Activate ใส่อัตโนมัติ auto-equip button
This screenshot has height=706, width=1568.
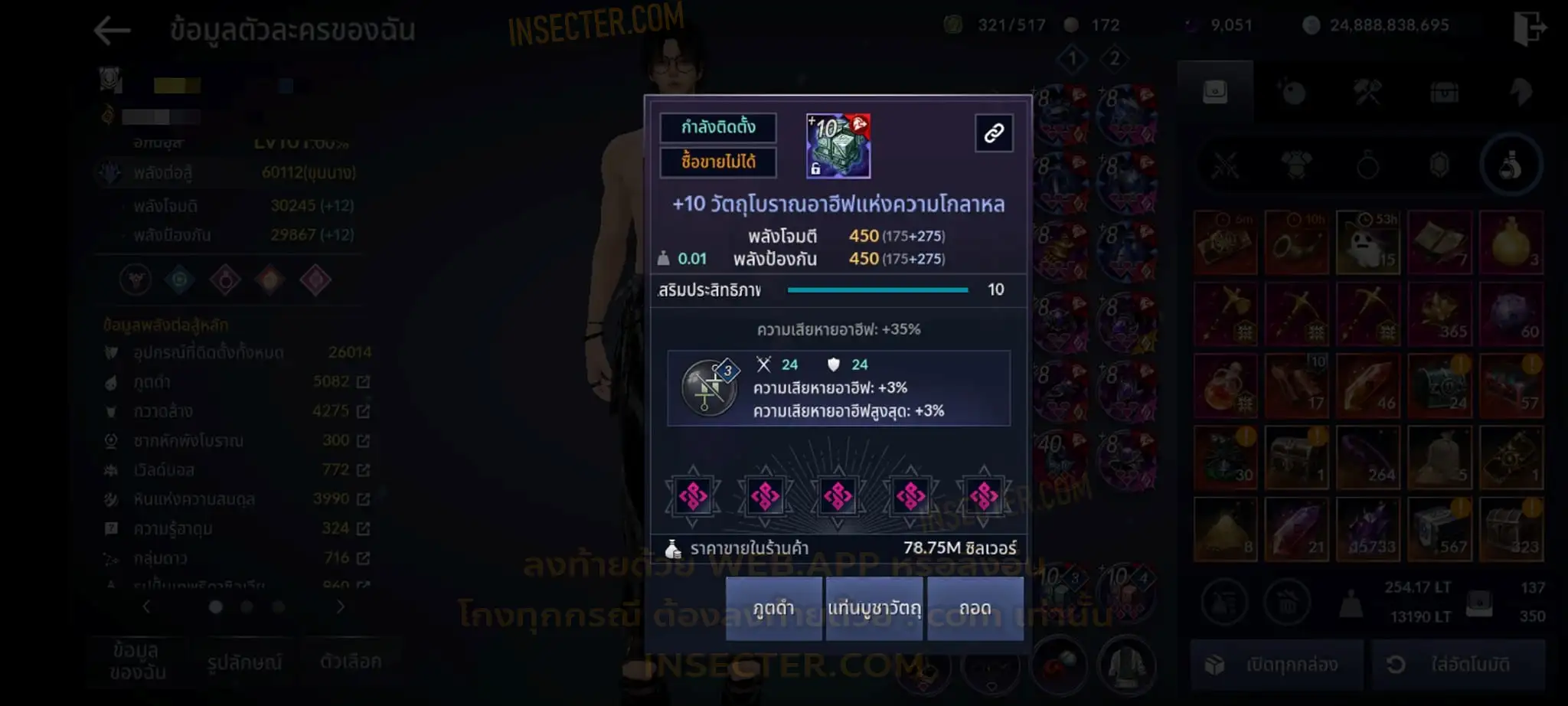(x=1458, y=665)
